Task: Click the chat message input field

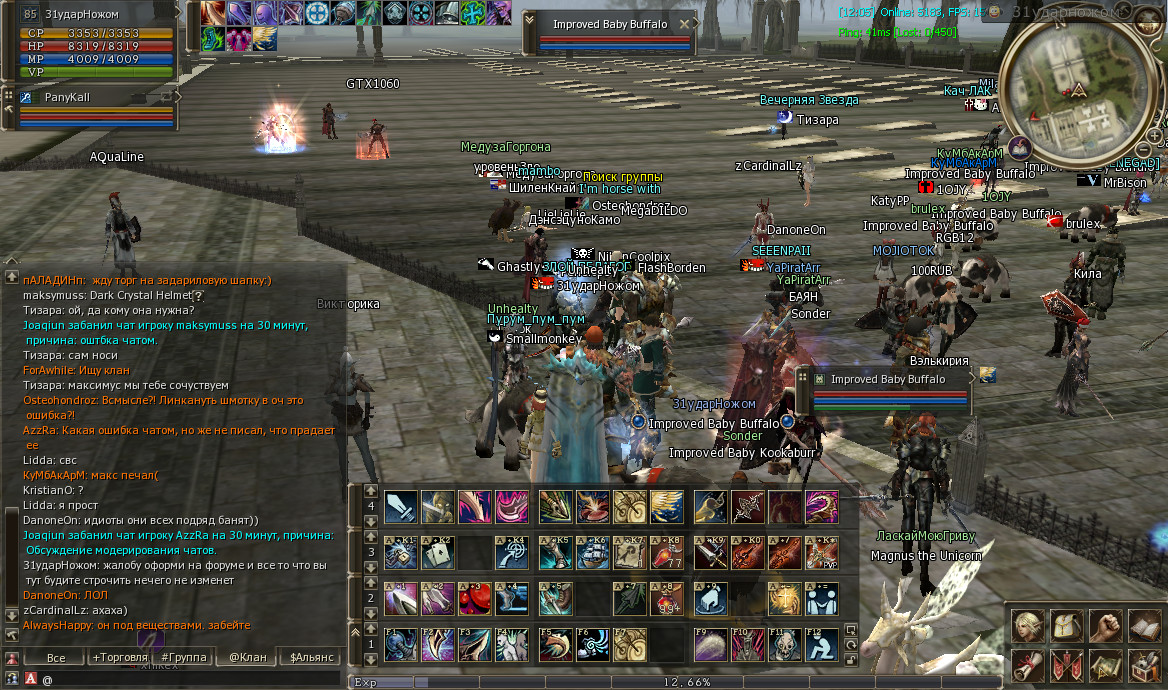Action: (190, 679)
